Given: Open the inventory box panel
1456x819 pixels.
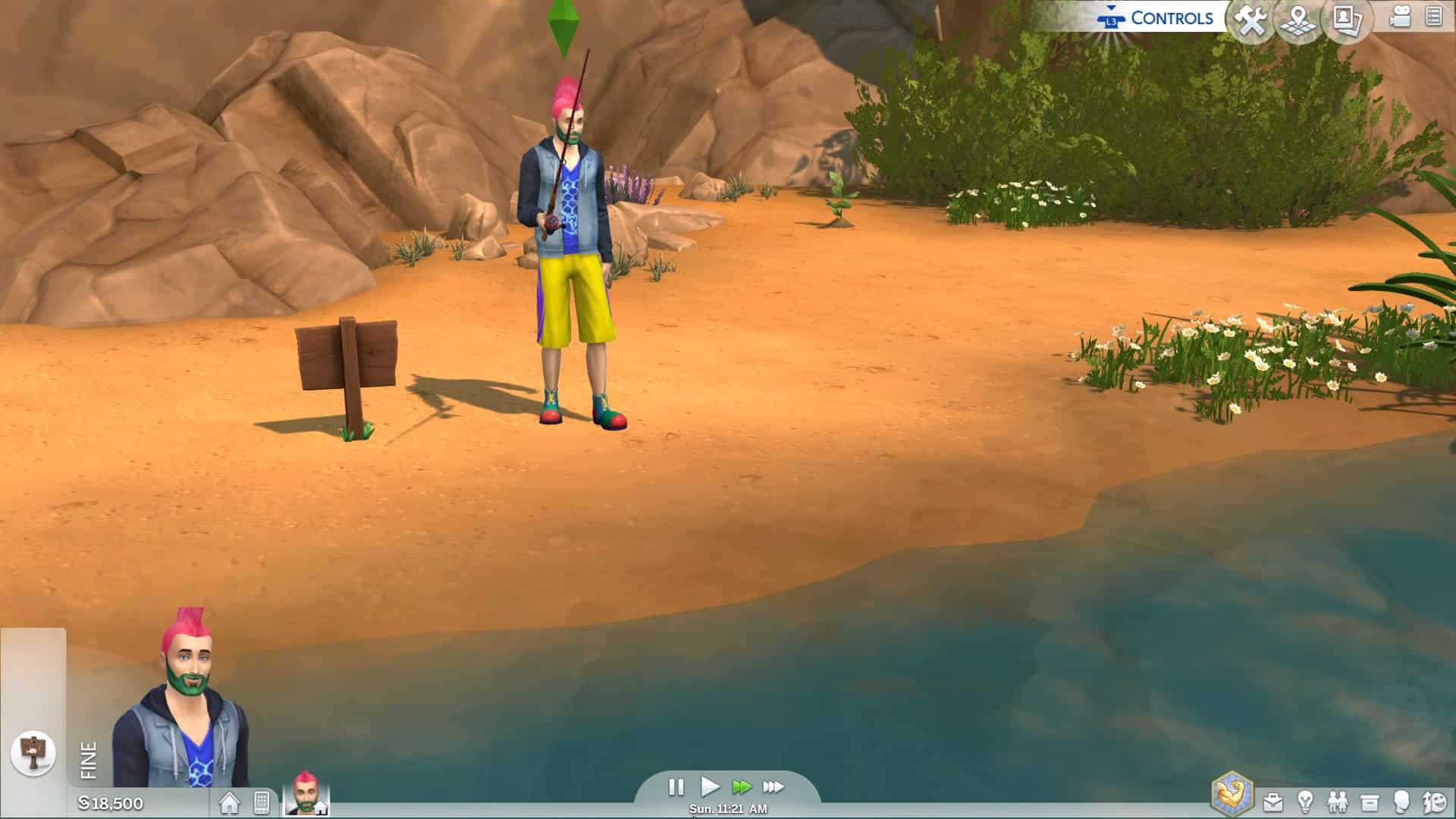Looking at the screenshot, I should tap(1370, 802).
